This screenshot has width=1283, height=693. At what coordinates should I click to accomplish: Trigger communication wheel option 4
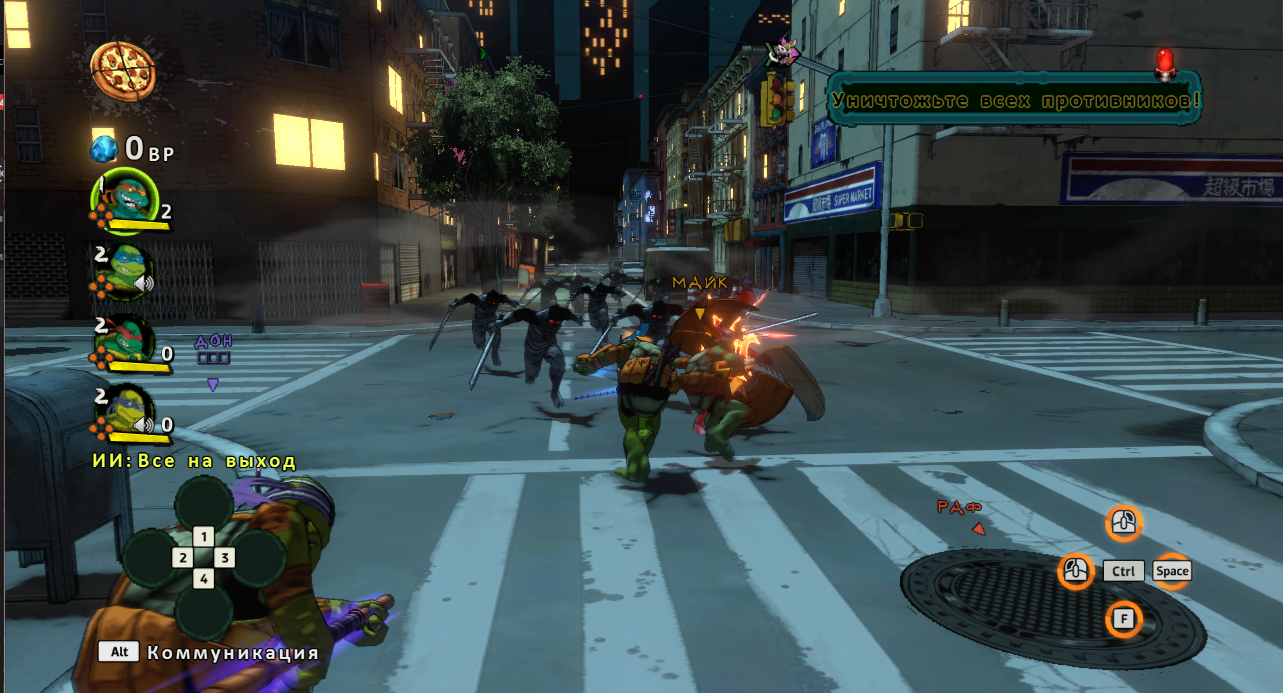click(203, 579)
